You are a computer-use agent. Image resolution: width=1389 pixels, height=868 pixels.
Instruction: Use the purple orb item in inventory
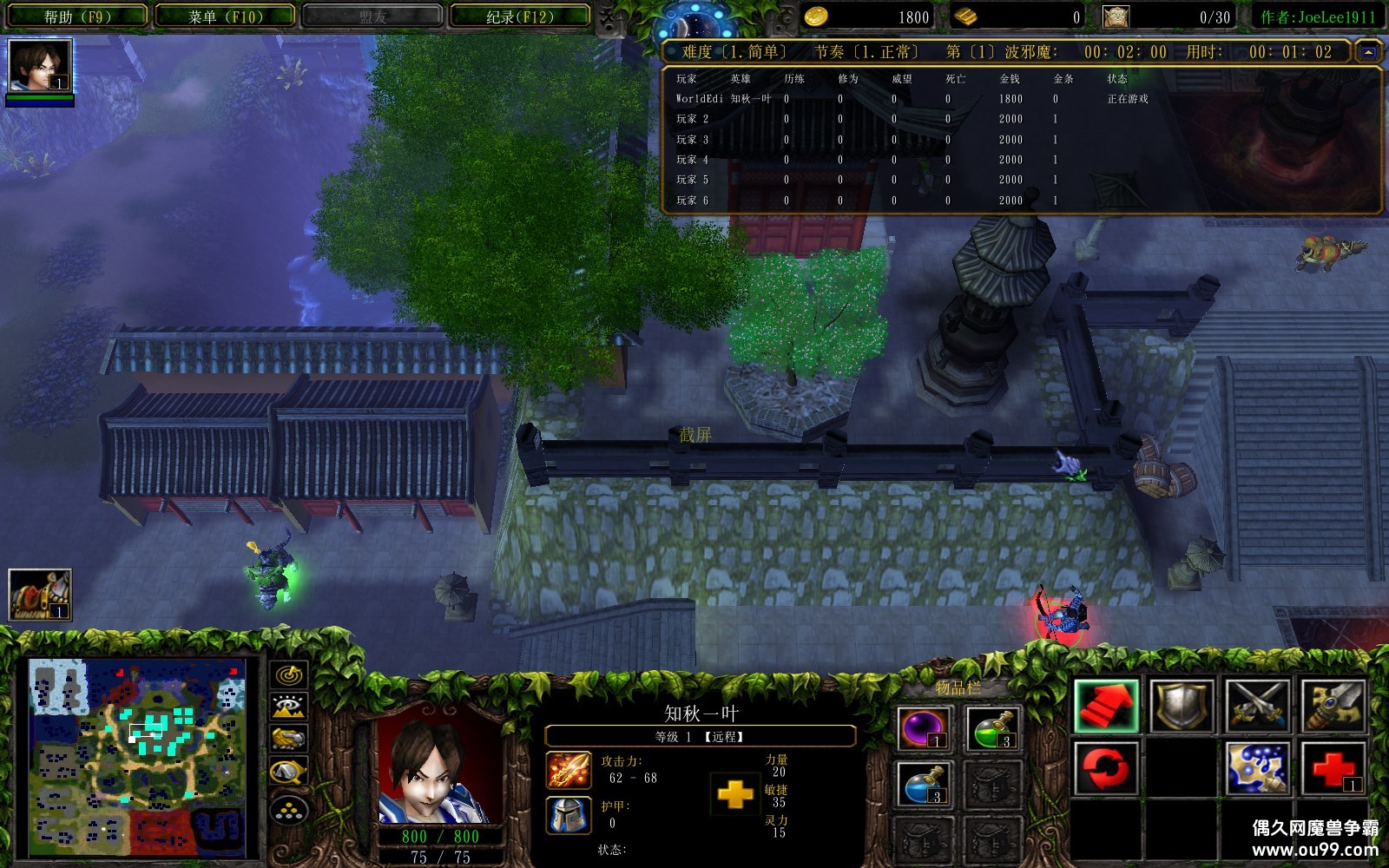point(924,727)
